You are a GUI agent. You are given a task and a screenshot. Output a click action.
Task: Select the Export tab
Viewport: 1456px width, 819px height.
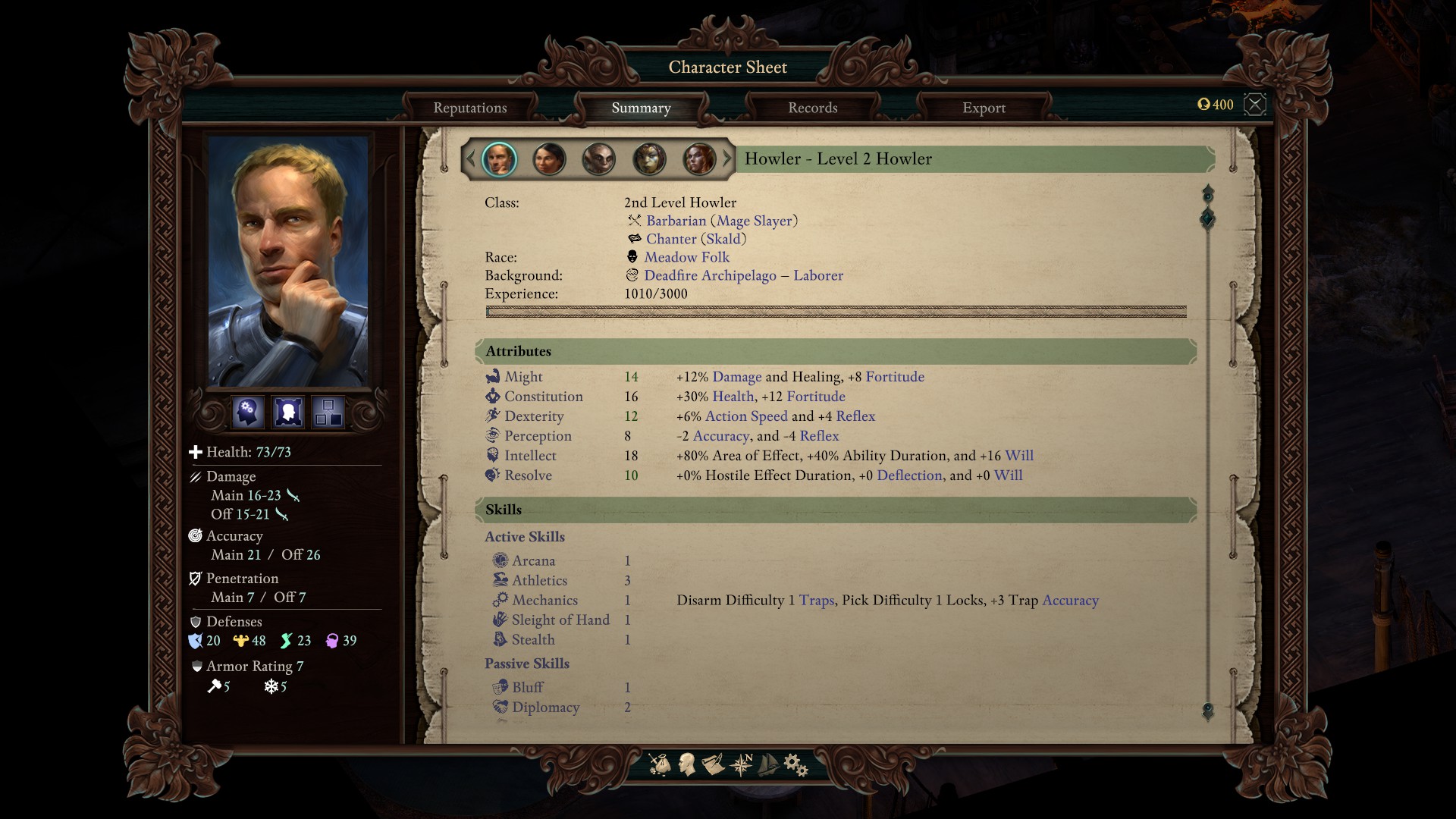click(984, 108)
